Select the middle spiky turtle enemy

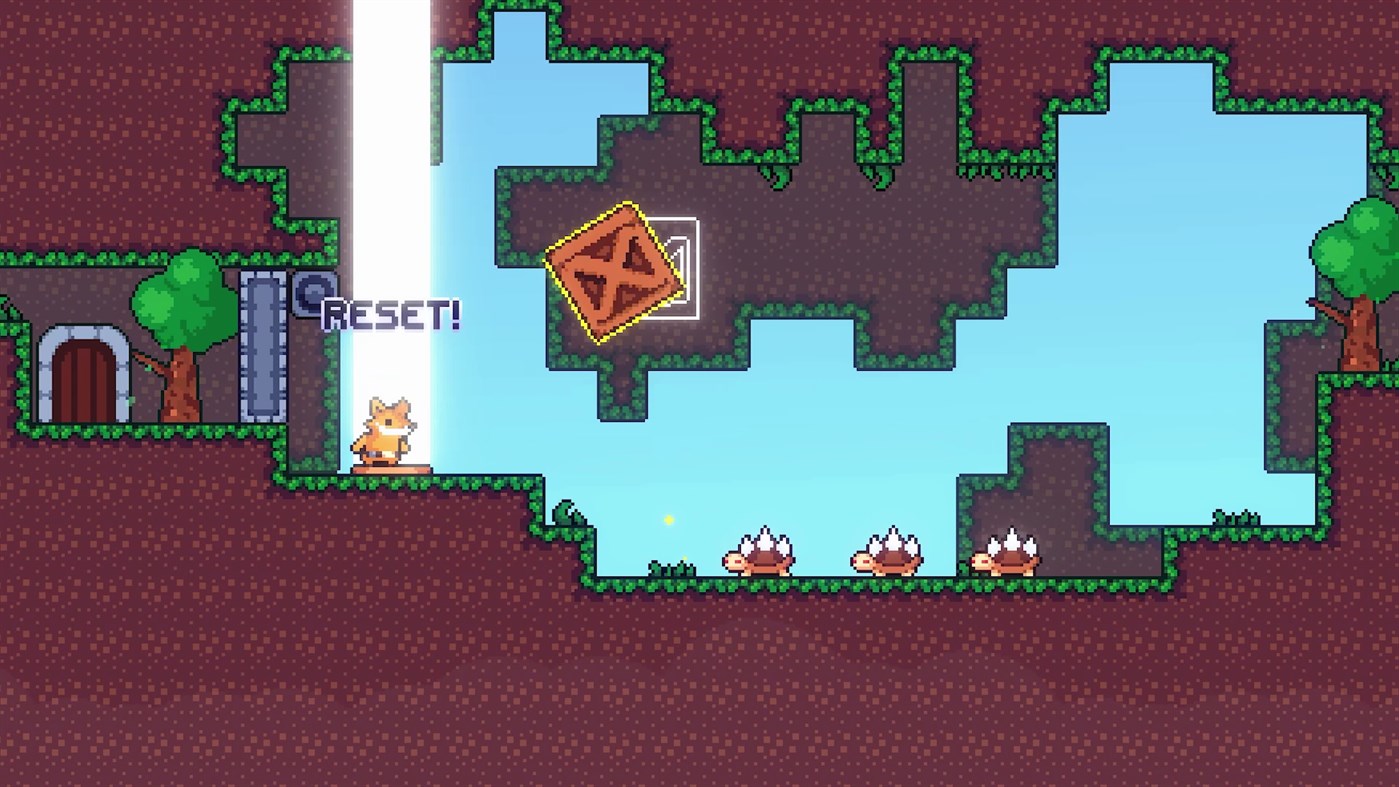point(887,554)
